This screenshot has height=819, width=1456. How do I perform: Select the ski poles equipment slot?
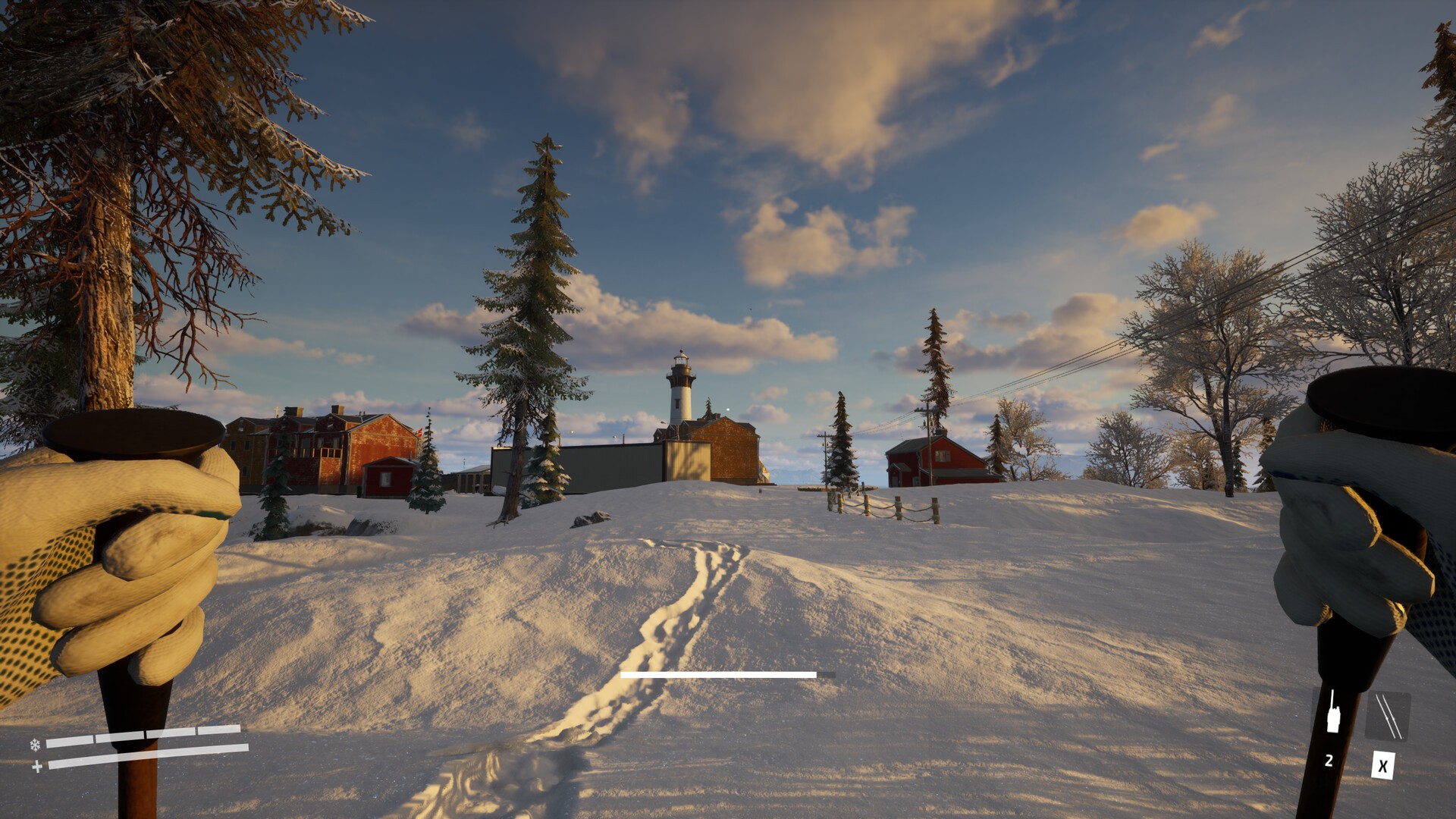click(x=1387, y=717)
